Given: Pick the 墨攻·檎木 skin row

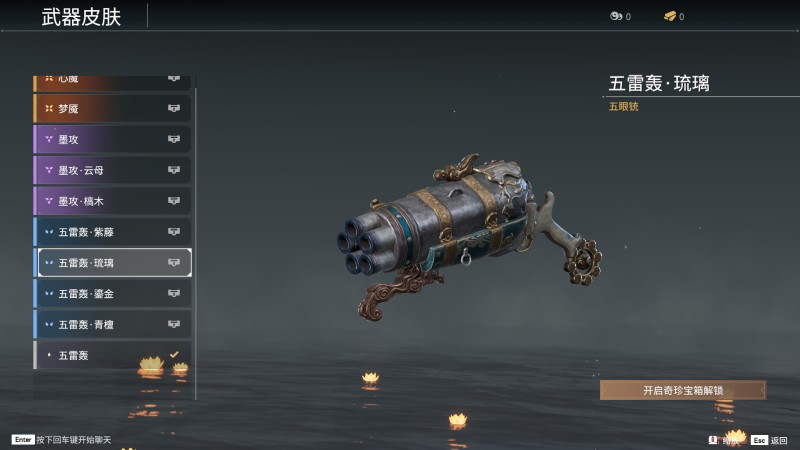Looking at the screenshot, I should coord(112,201).
